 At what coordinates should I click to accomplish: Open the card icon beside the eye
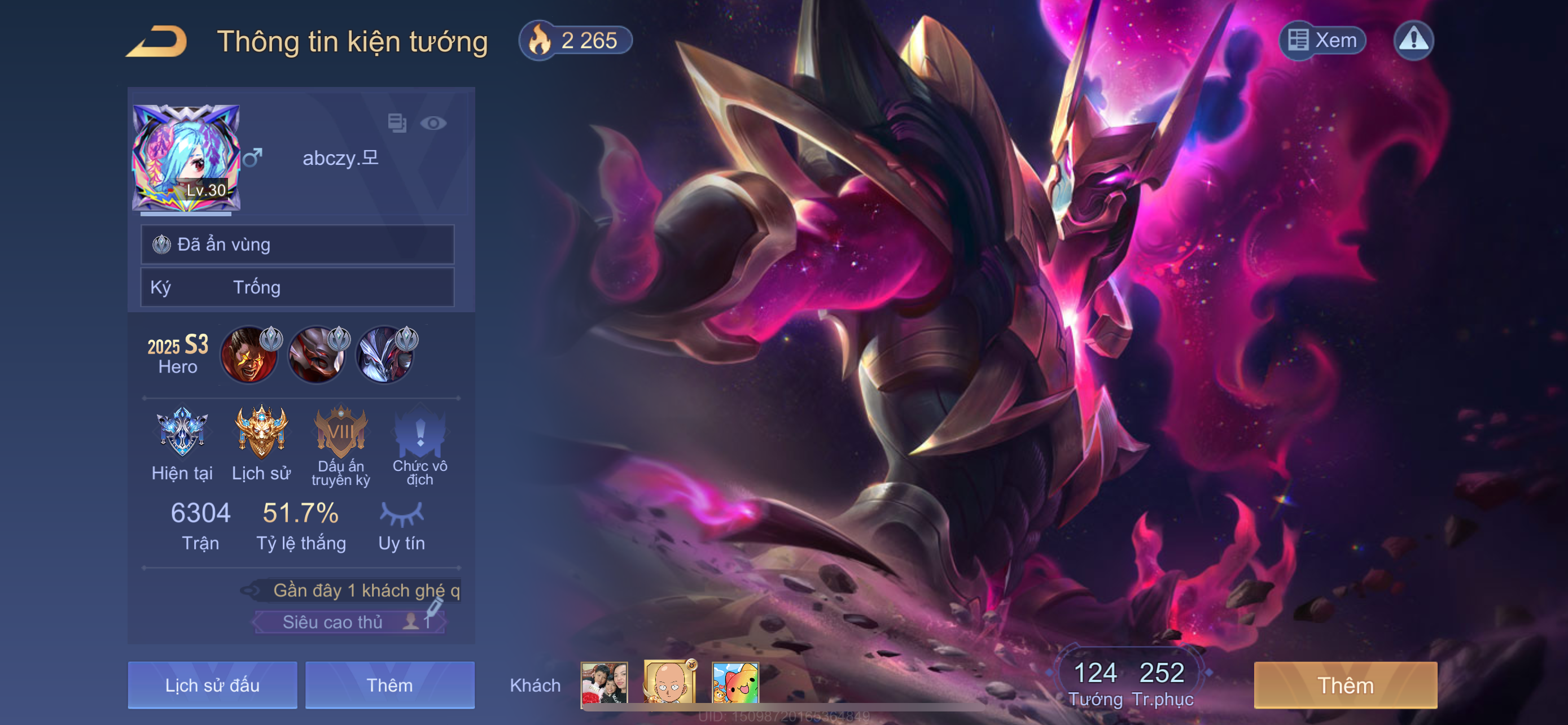click(397, 123)
